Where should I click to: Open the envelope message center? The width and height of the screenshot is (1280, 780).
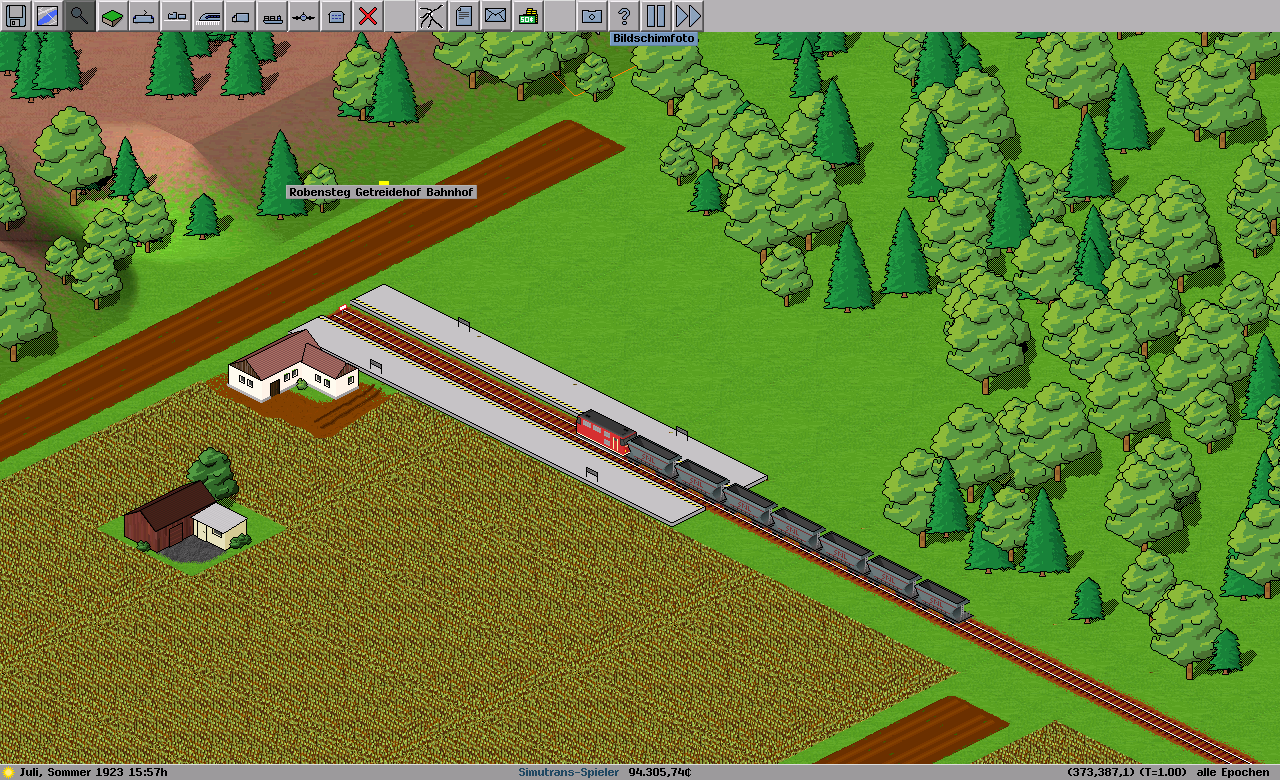tap(495, 16)
